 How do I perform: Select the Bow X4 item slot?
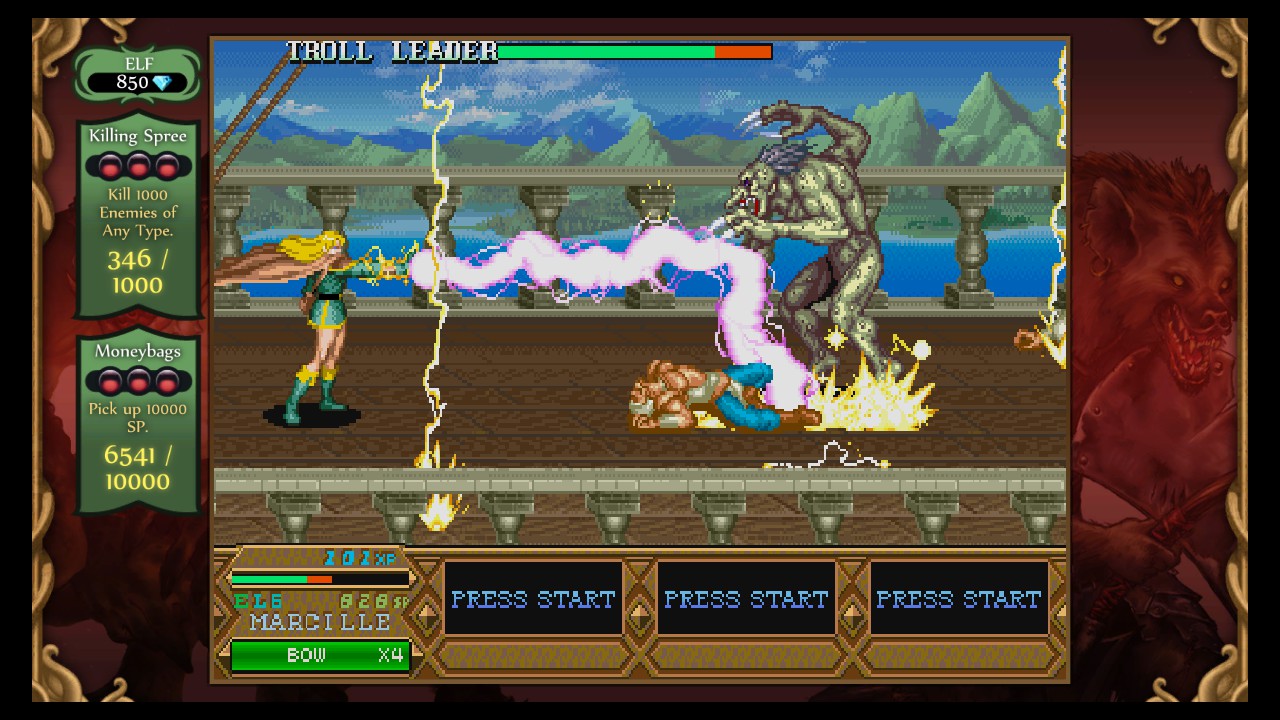[x=320, y=656]
